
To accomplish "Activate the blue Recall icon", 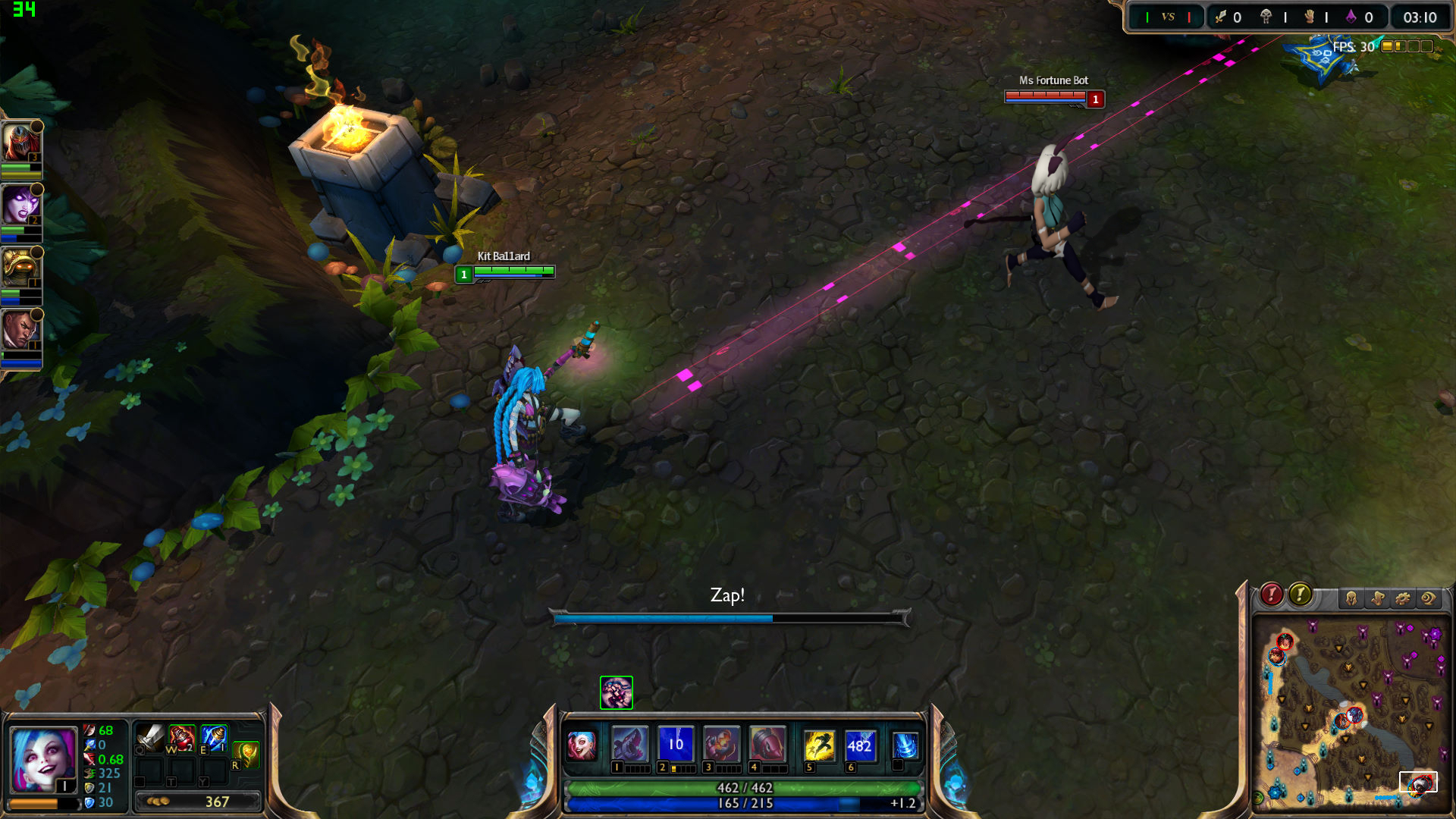I will pyautogui.click(x=905, y=745).
